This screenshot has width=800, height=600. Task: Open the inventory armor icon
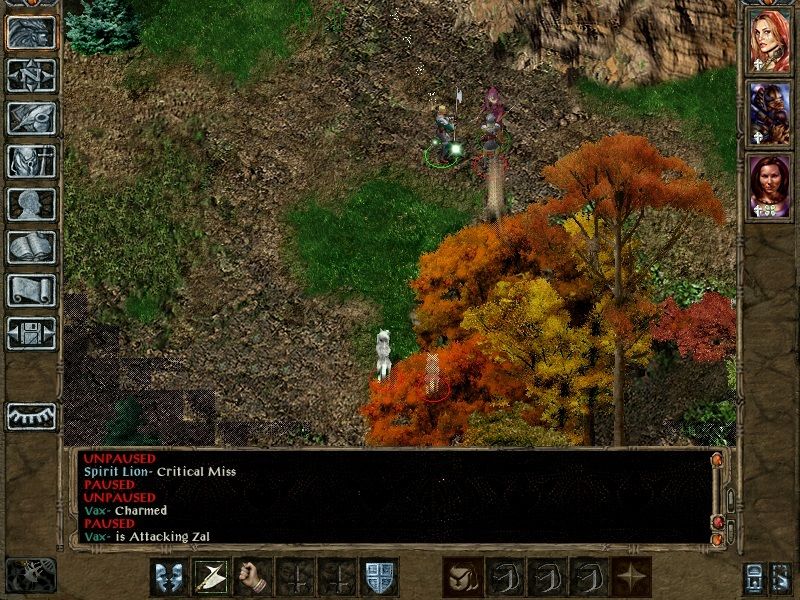pyautogui.click(x=31, y=161)
